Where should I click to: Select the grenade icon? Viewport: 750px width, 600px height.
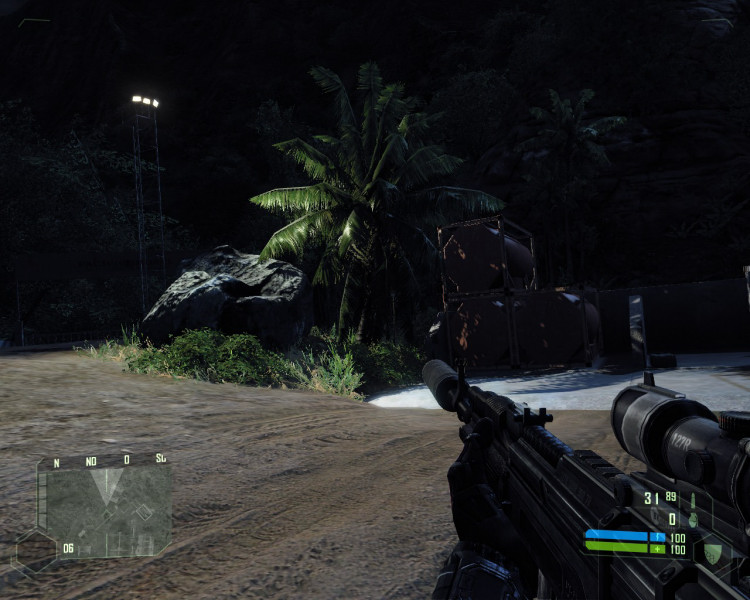(692, 521)
